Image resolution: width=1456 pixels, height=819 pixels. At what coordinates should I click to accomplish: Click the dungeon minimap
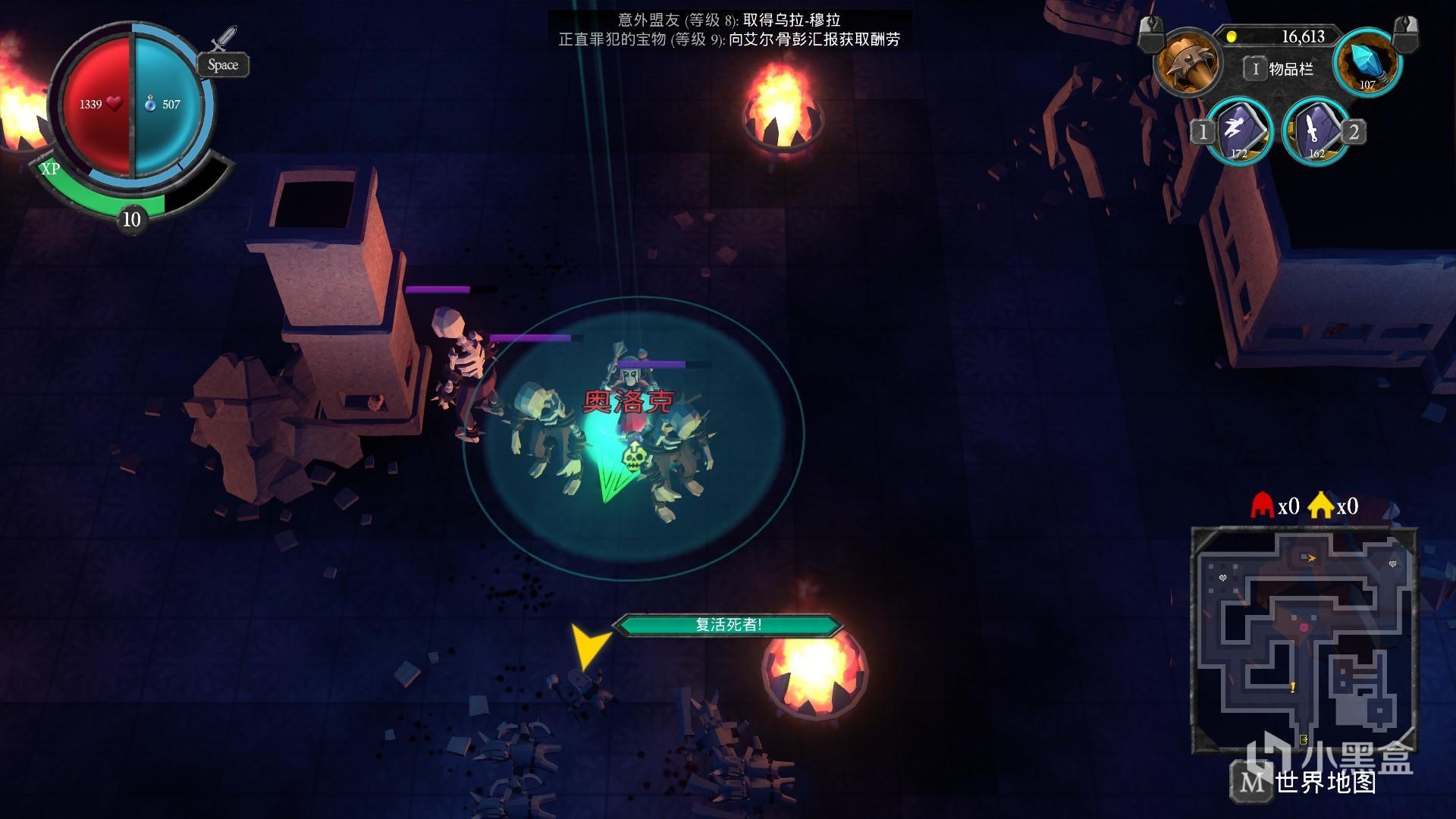1304,641
